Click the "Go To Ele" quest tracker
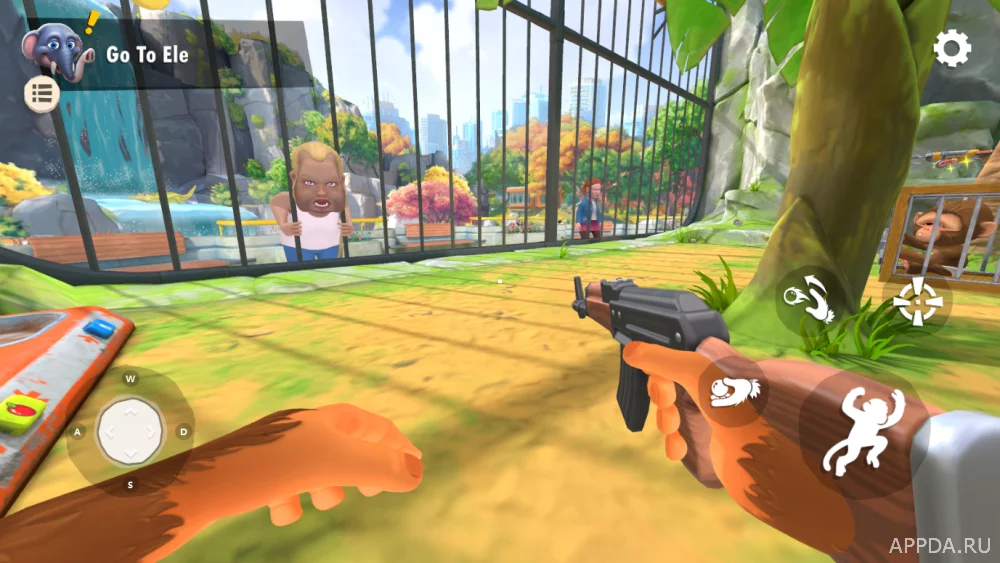 pyautogui.click(x=148, y=55)
